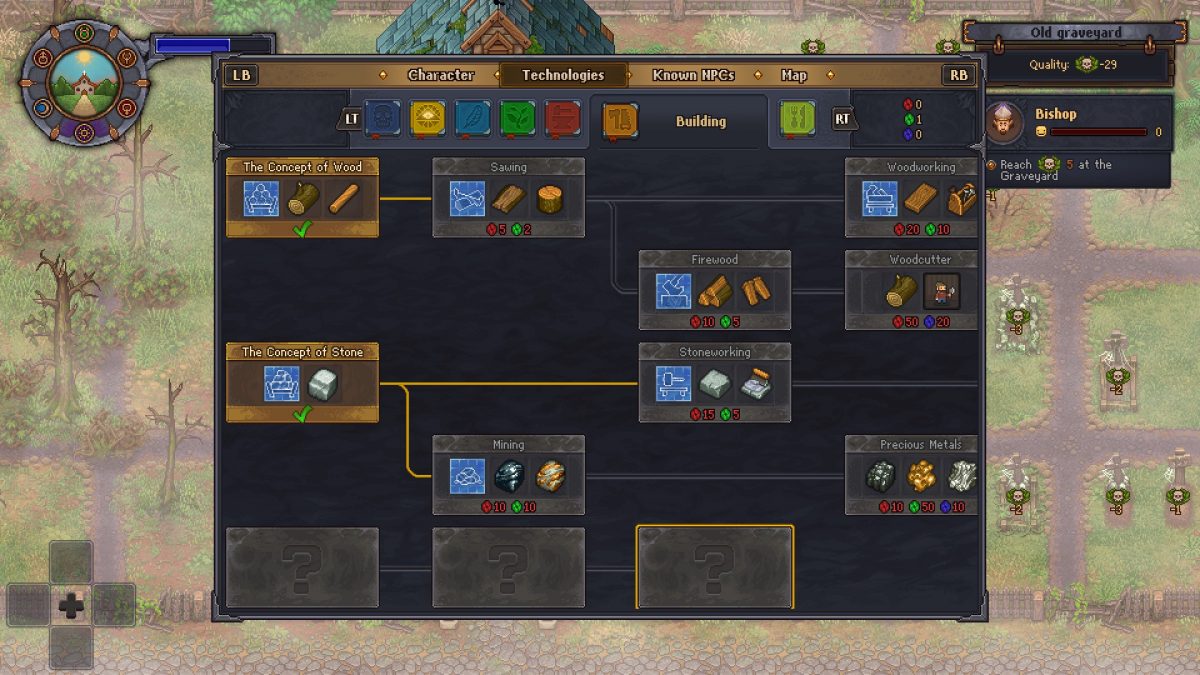The width and height of the screenshot is (1200, 675).
Task: Show the Map tab
Action: tap(793, 75)
